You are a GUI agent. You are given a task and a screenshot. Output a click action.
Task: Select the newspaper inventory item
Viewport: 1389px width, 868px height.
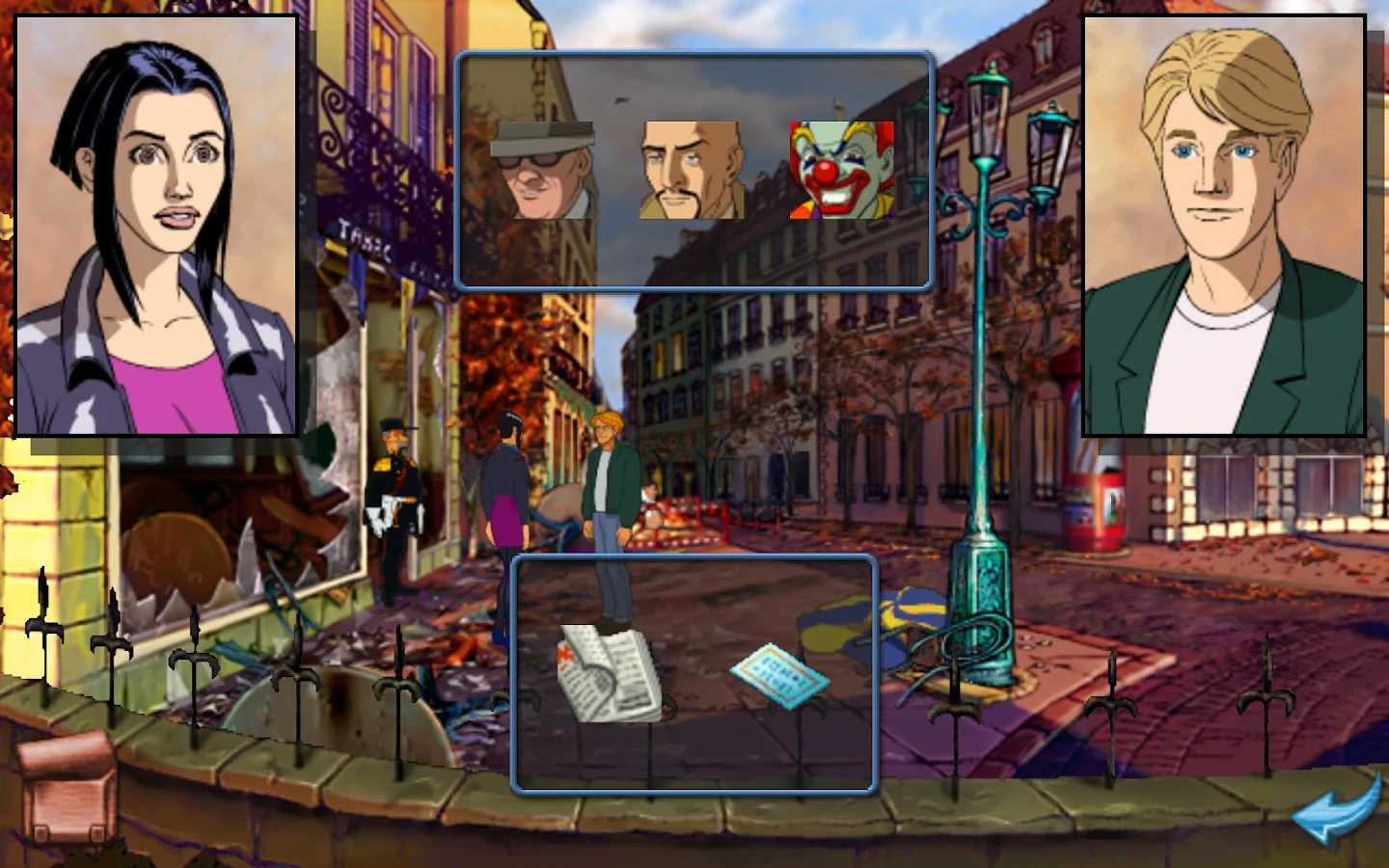pos(610,674)
